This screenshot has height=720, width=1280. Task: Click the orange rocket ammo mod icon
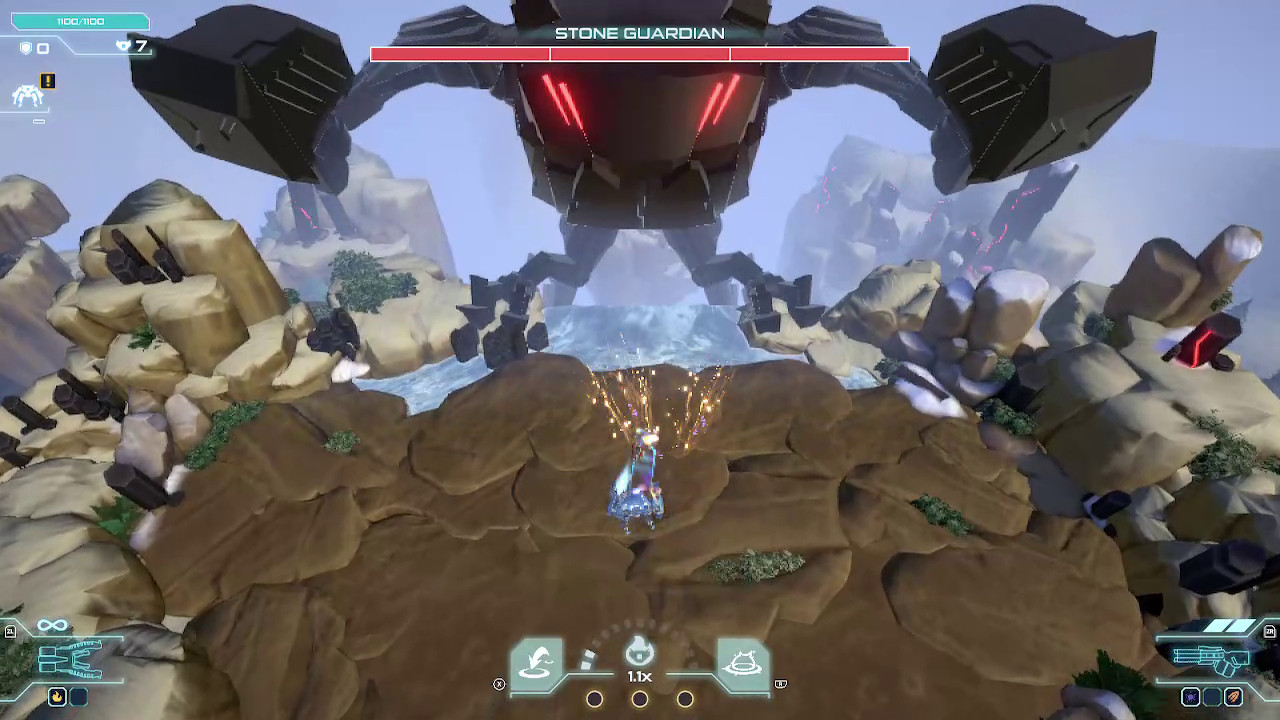coord(1233,696)
